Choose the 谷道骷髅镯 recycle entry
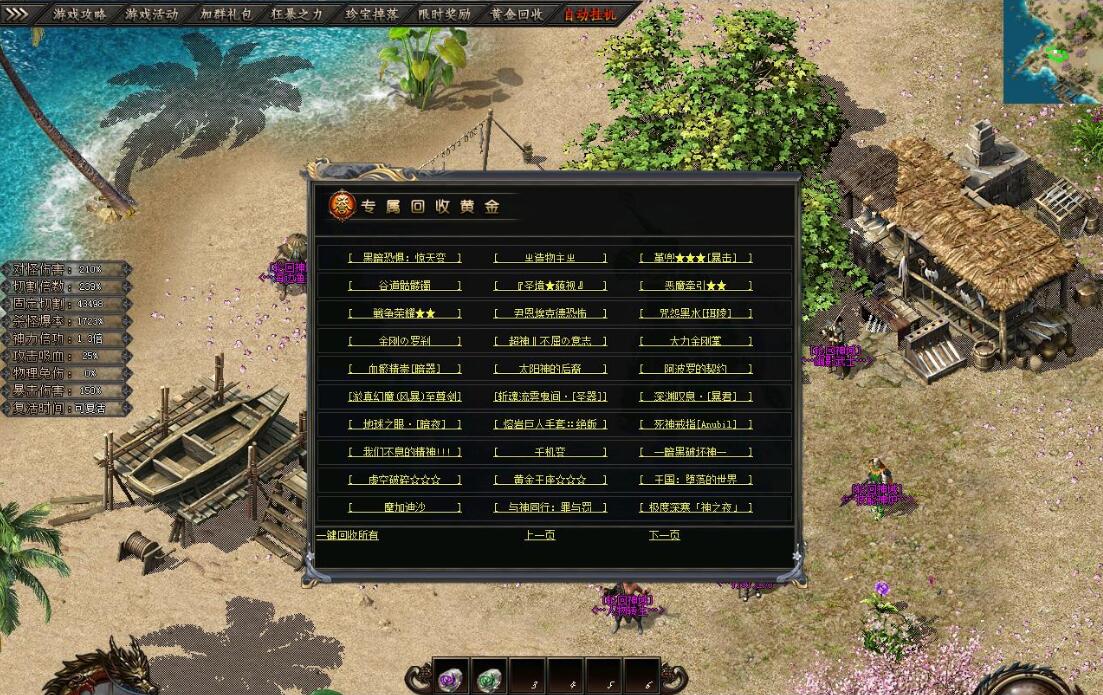 [x=404, y=285]
